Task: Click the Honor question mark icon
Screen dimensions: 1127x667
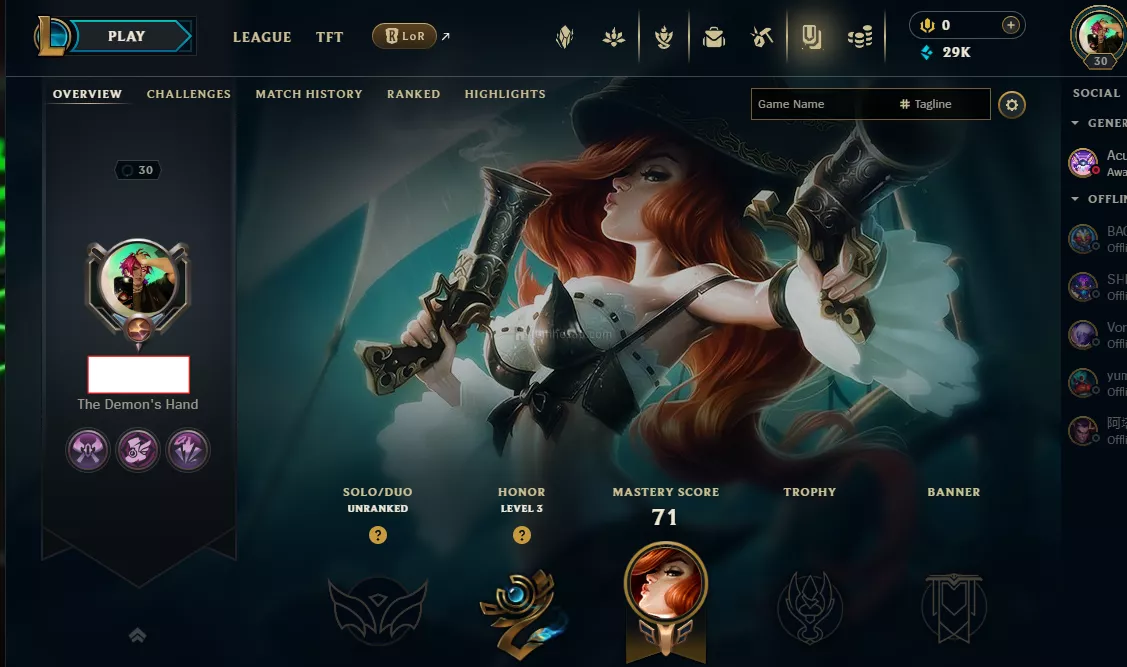Action: 522,535
